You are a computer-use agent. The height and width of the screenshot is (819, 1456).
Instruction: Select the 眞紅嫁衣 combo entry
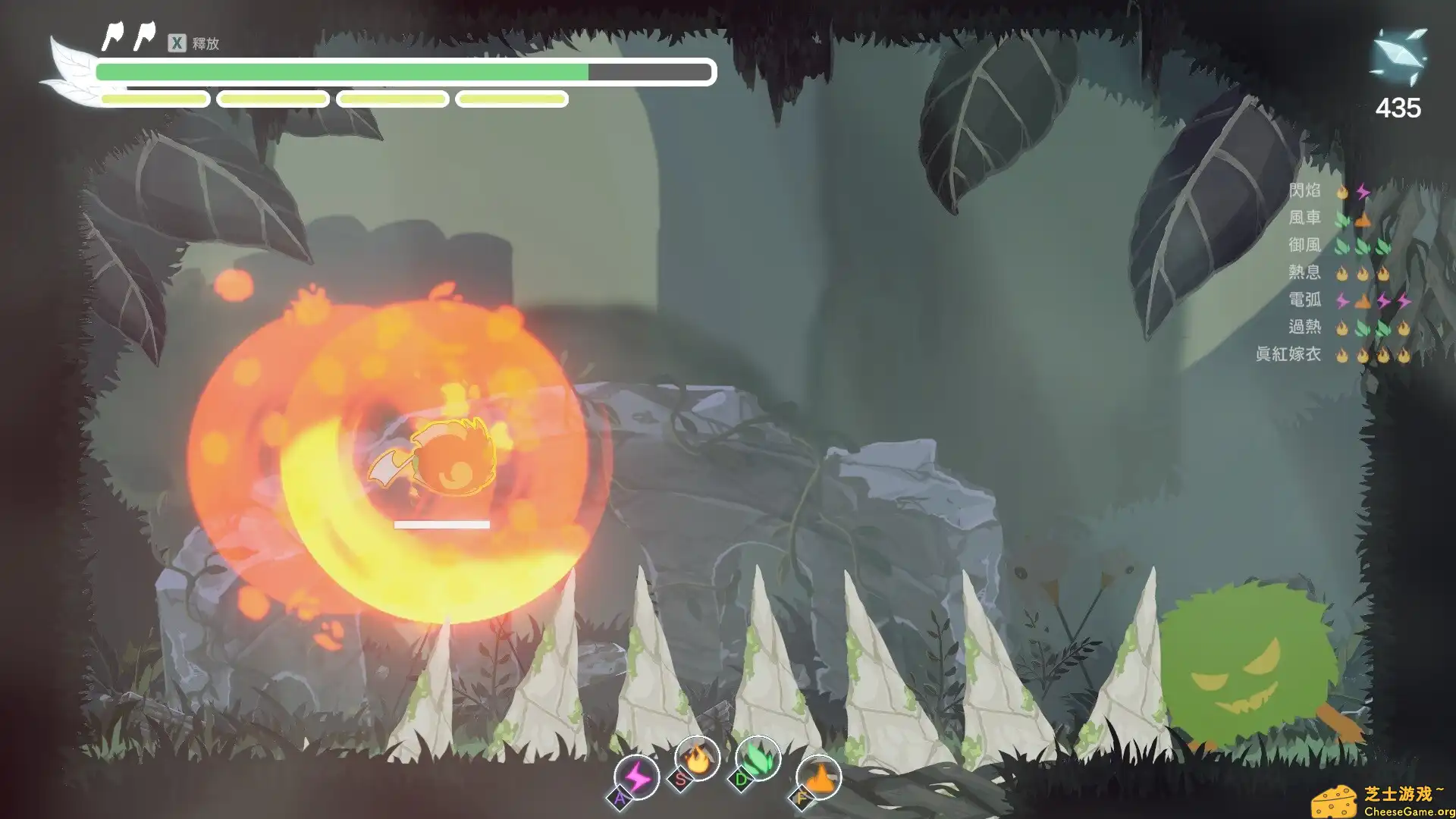pyautogui.click(x=1288, y=354)
